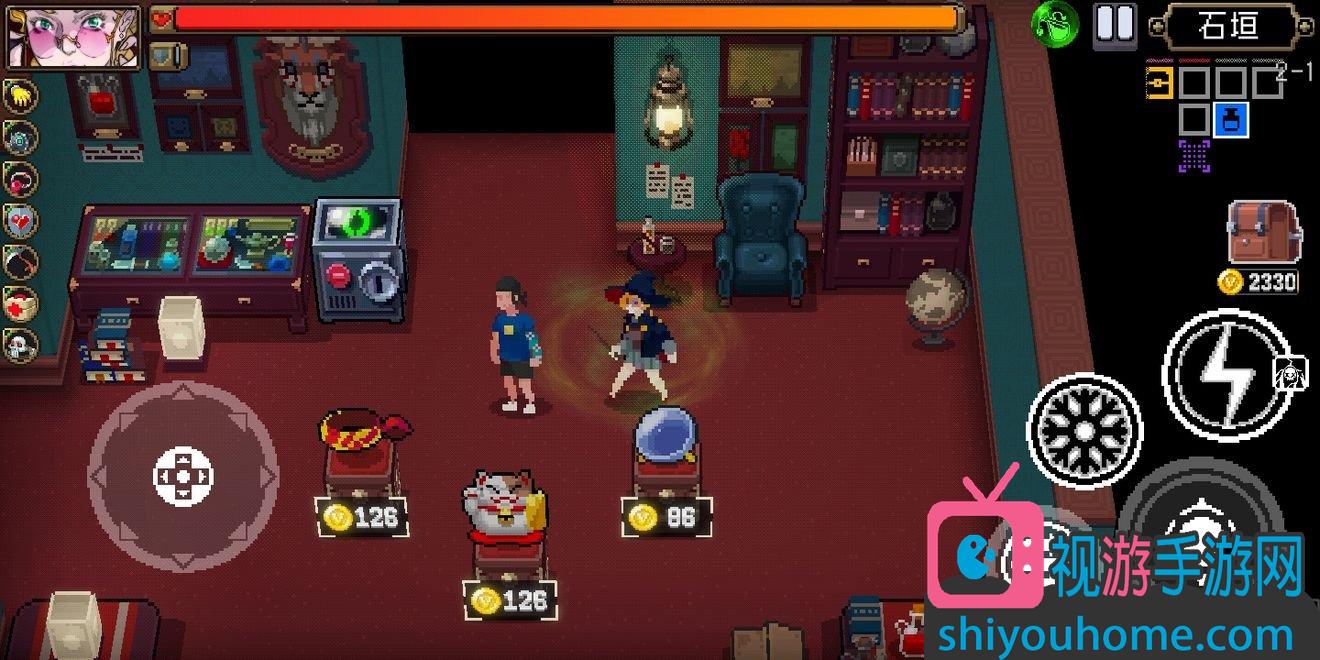Select the black scythe buff icon
This screenshot has width=1320, height=660.
point(20,262)
